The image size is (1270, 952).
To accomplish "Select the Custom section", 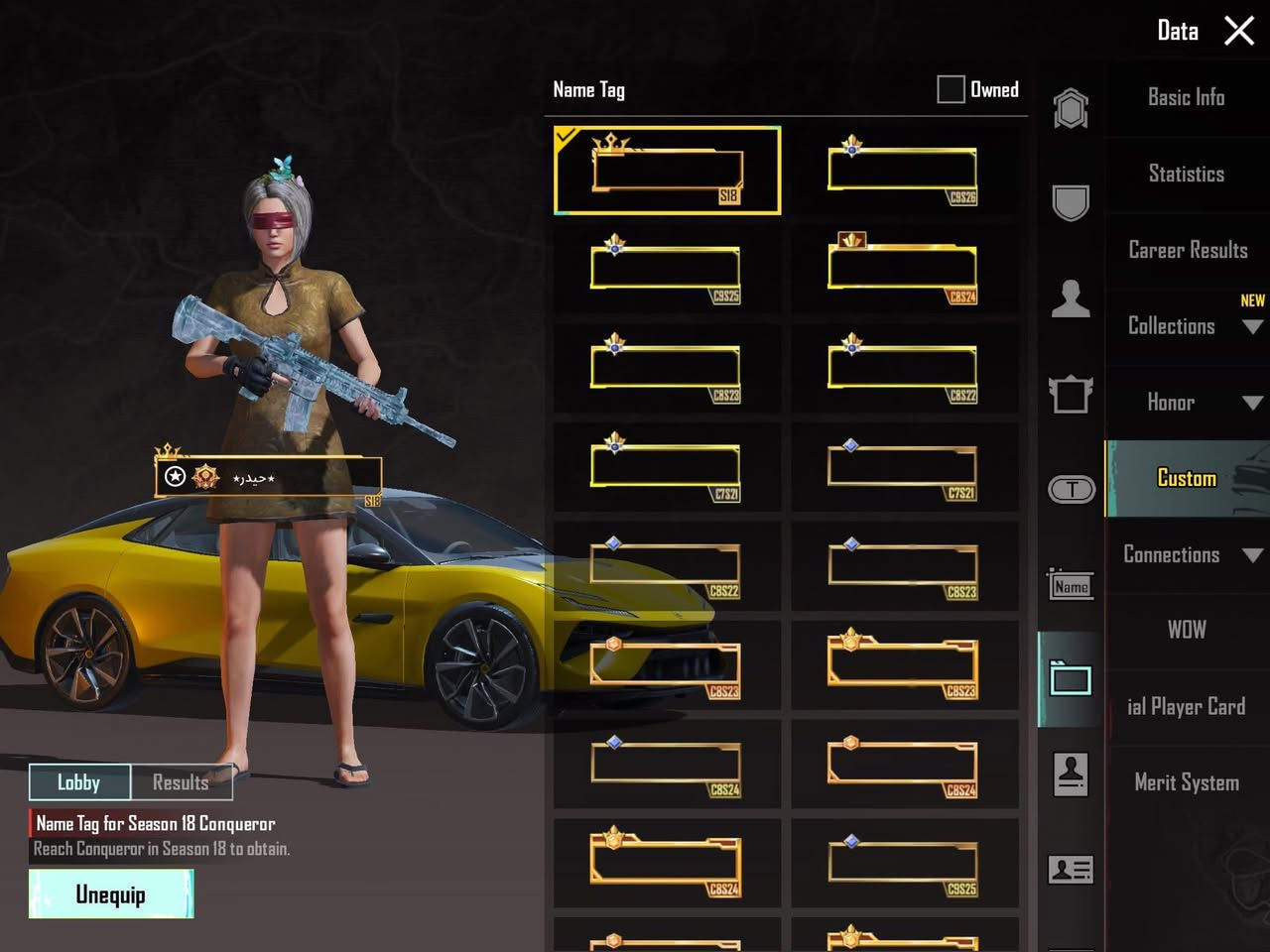I will (x=1187, y=478).
